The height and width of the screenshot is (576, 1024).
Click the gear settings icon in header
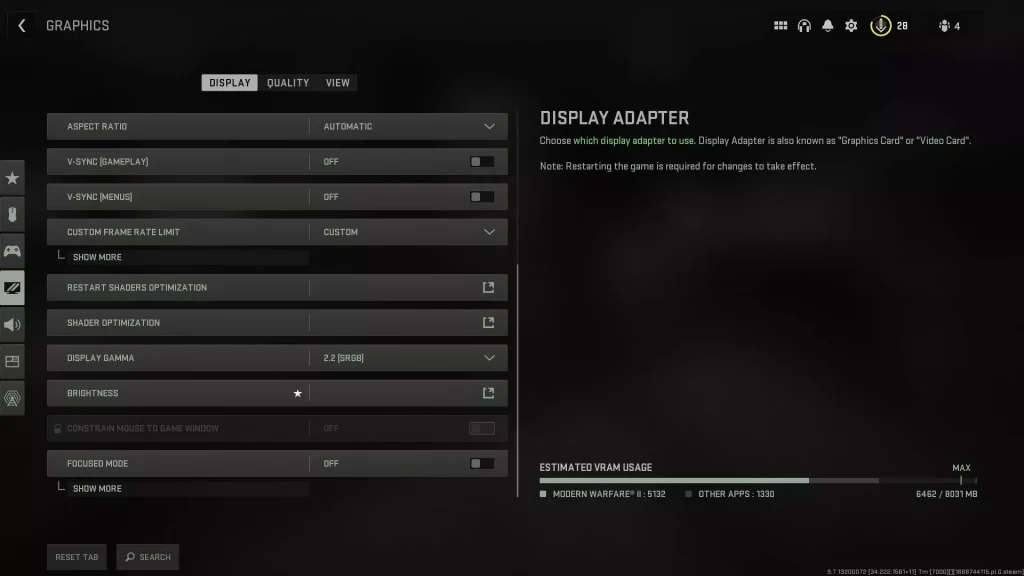[851, 26]
